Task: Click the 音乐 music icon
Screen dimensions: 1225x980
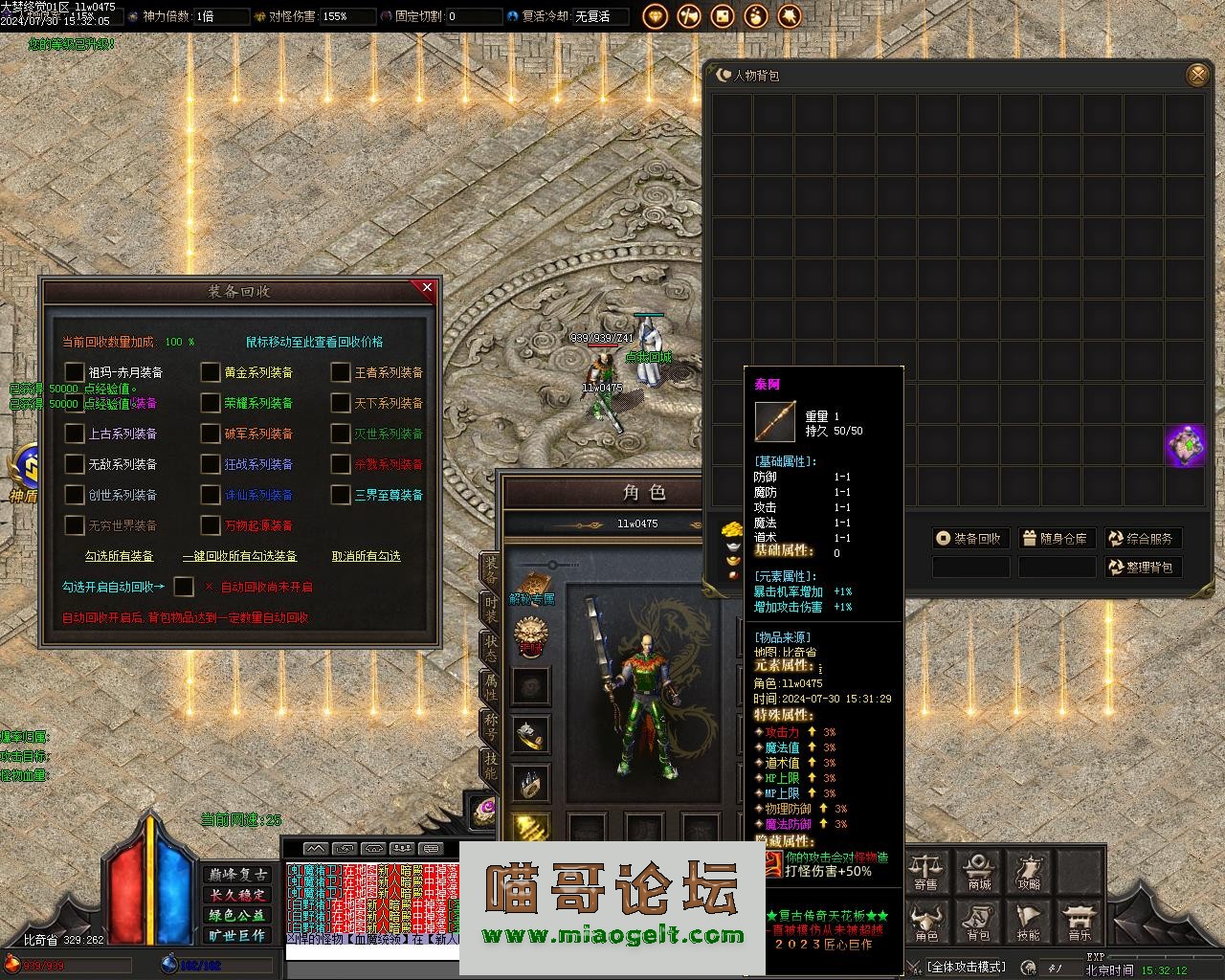Action: [x=1080, y=923]
